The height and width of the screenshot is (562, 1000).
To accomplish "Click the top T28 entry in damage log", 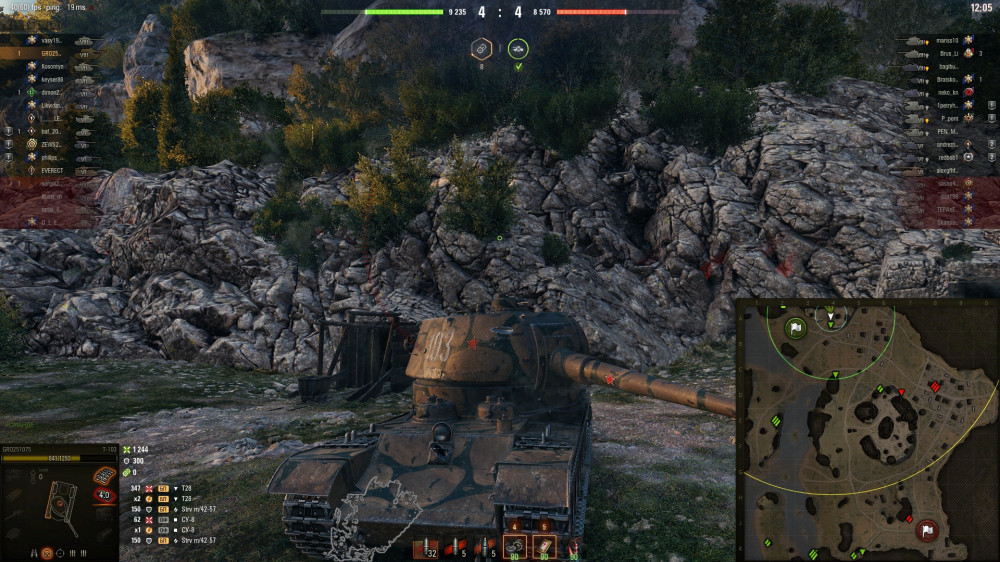I will pyautogui.click(x=186, y=488).
